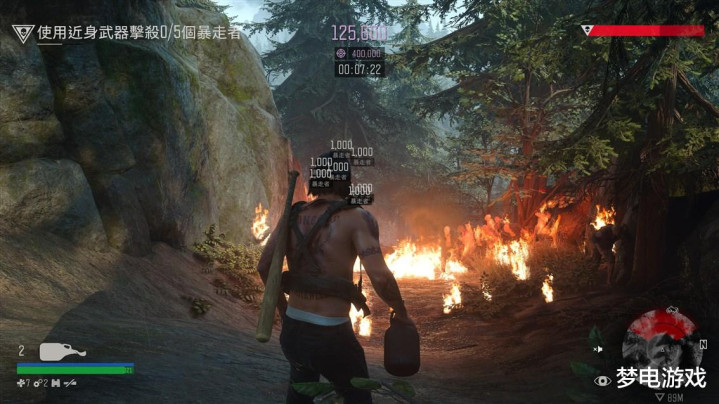The image size is (719, 404).
Task: Click the enemy marker beside the red bar
Action: pos(586,30)
